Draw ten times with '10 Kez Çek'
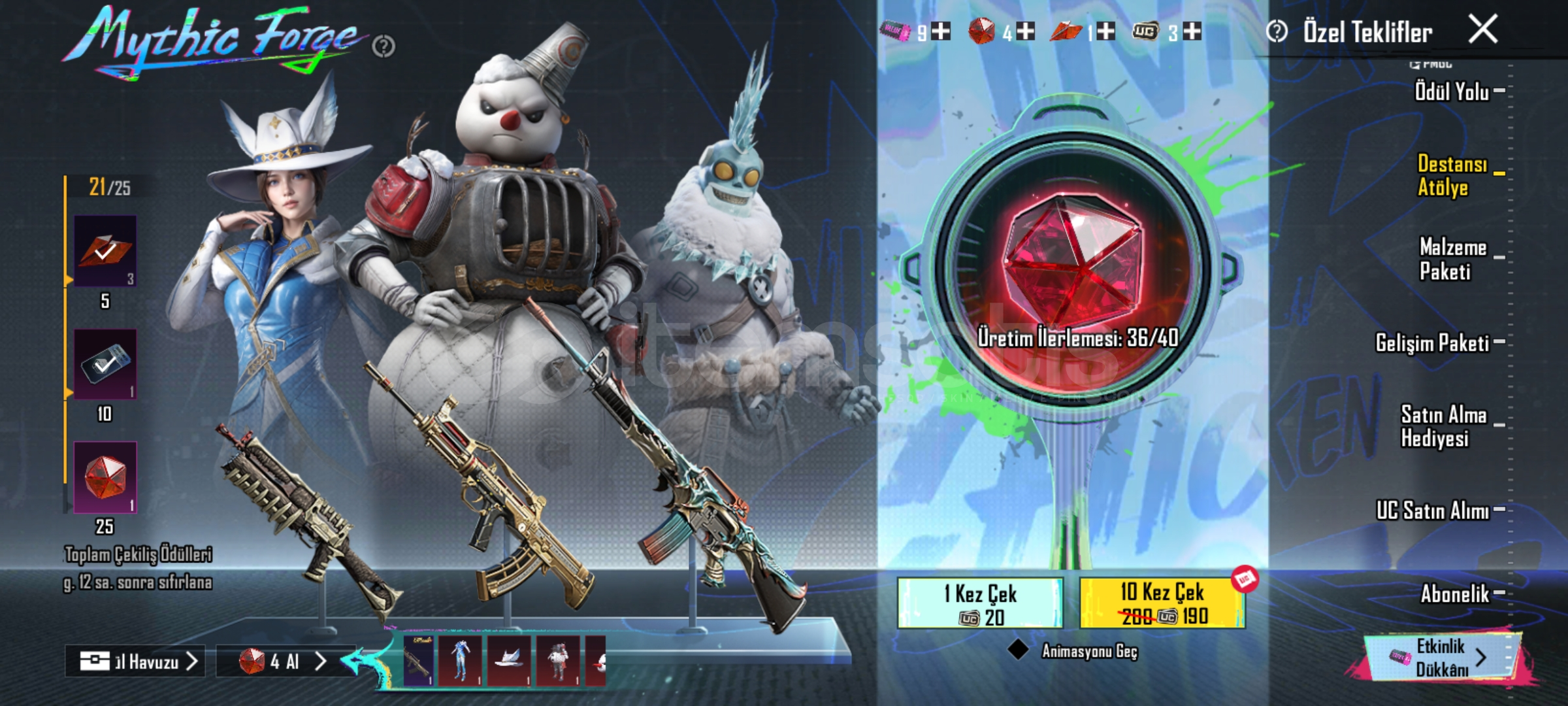 click(1162, 603)
